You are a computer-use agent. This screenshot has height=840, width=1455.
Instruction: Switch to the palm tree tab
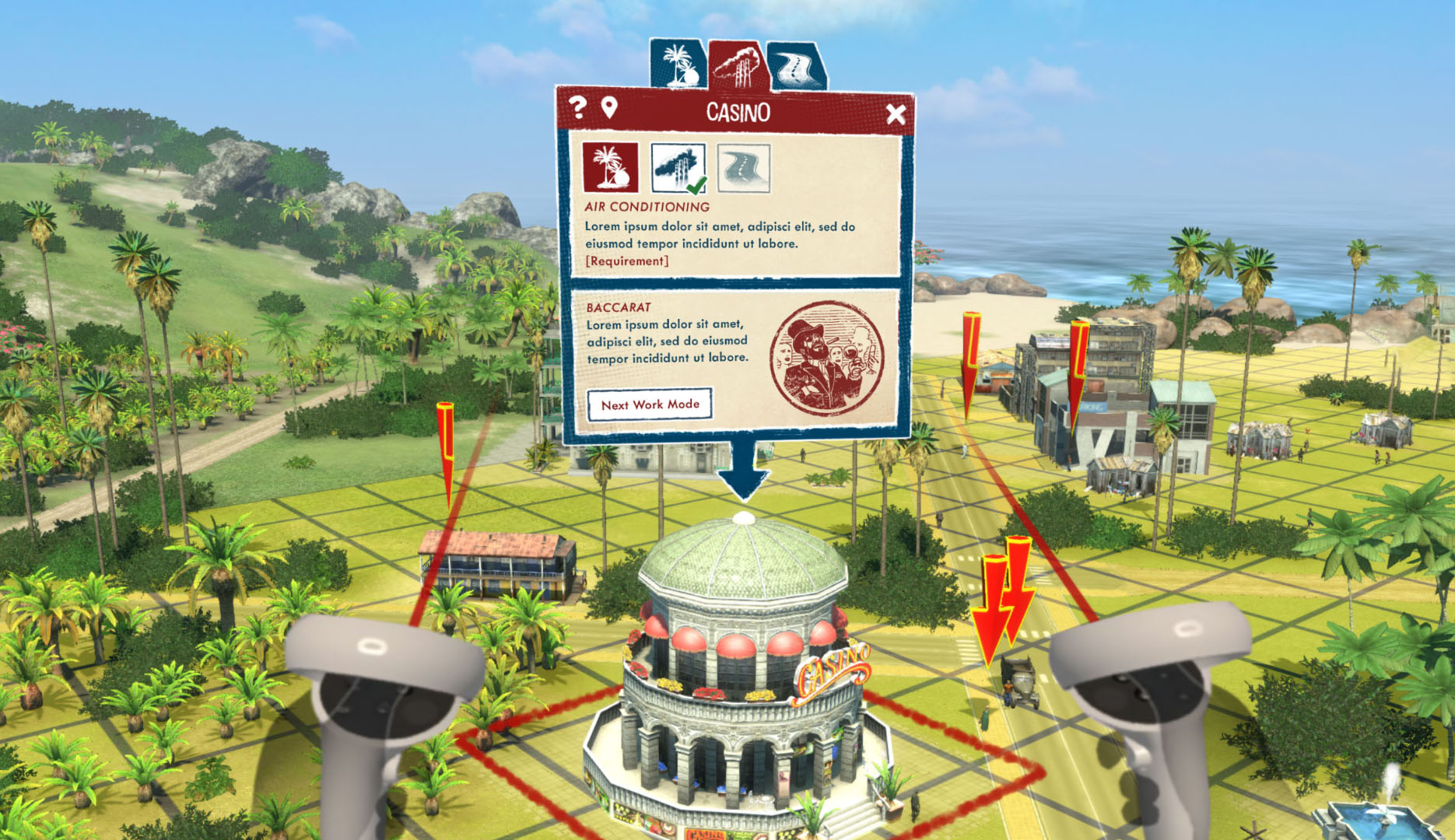(676, 65)
